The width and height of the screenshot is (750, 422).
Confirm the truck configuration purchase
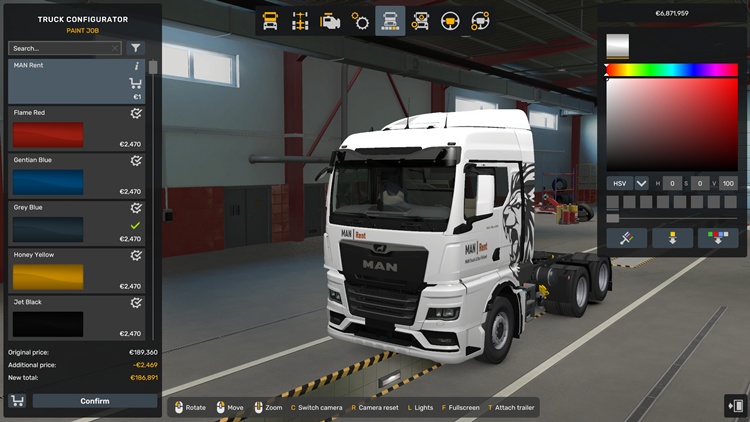[x=94, y=401]
